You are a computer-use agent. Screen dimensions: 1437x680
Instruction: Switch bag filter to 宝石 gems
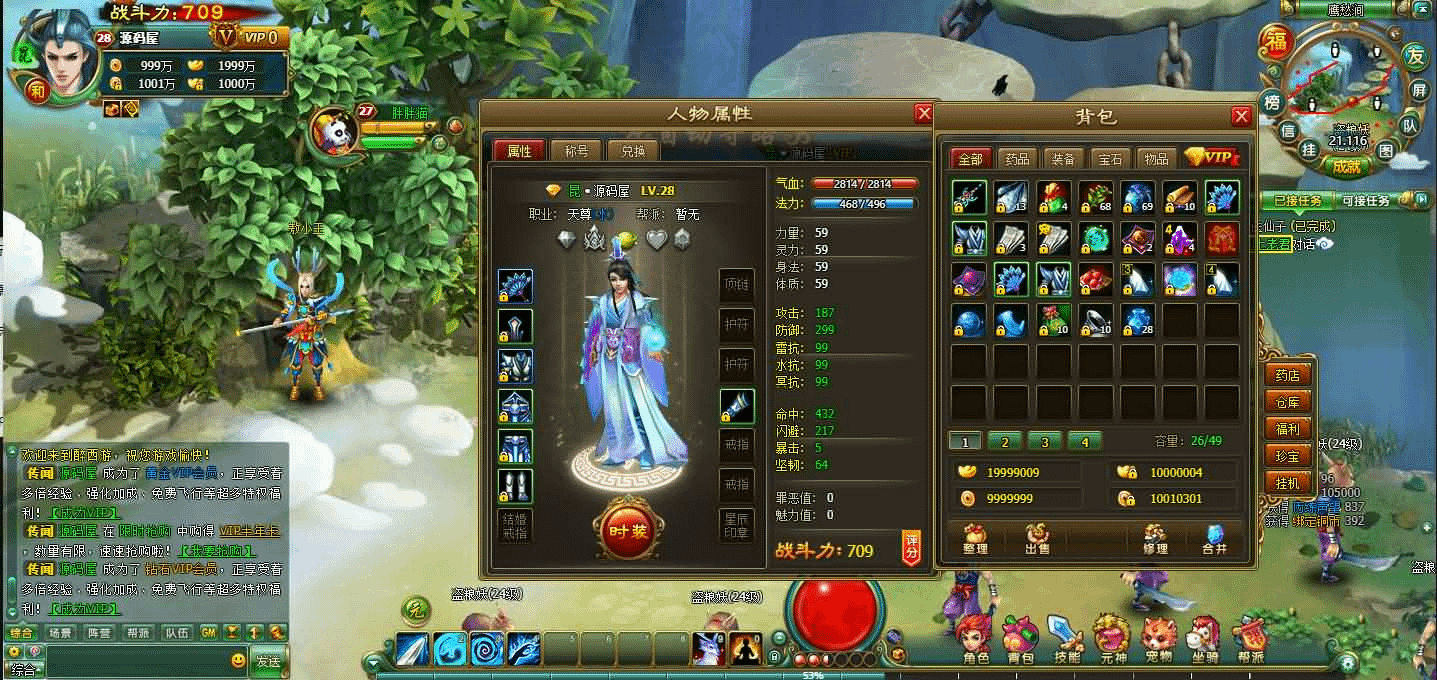click(1110, 158)
